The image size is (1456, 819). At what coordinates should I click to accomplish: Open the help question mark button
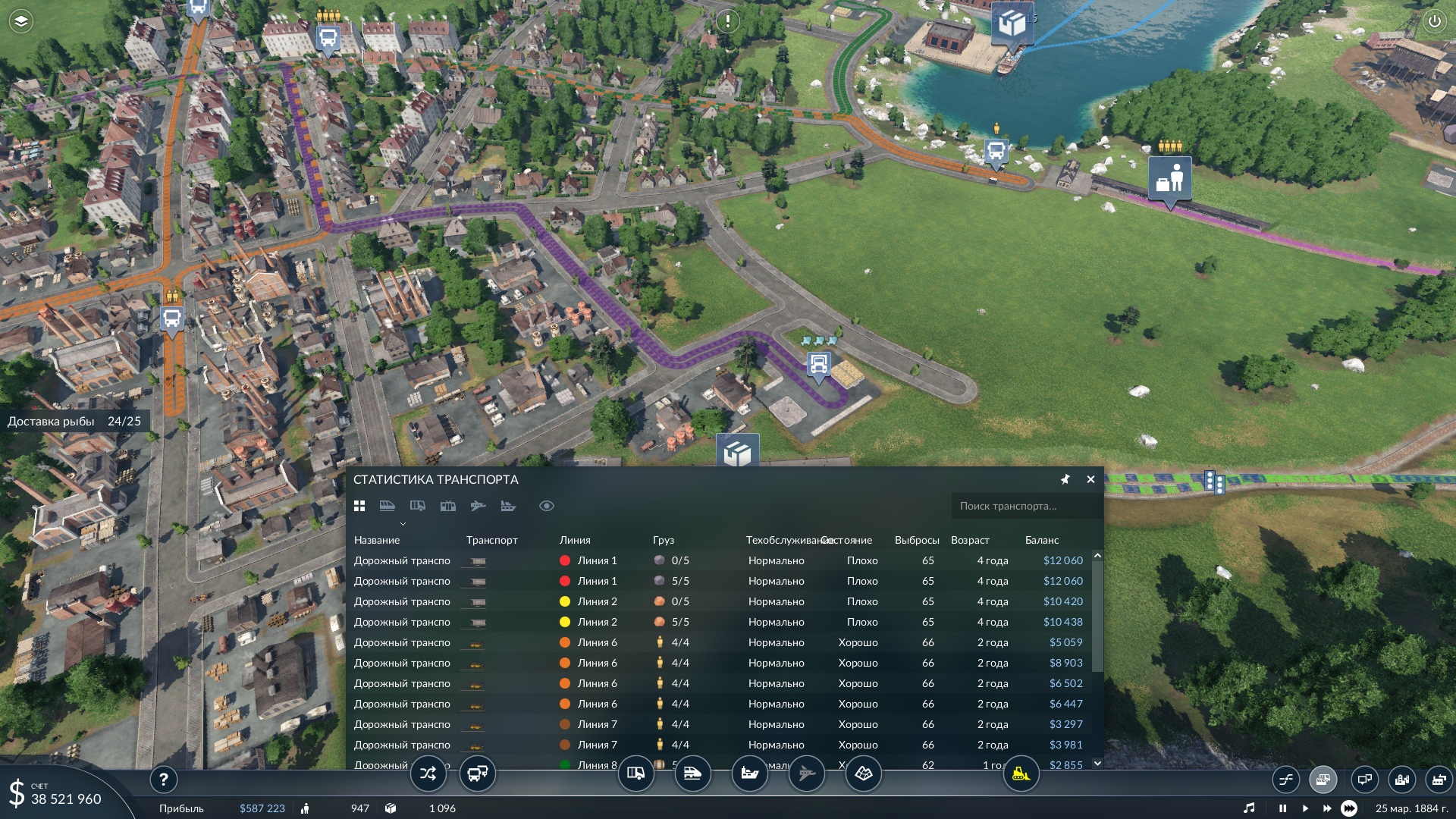[x=163, y=779]
